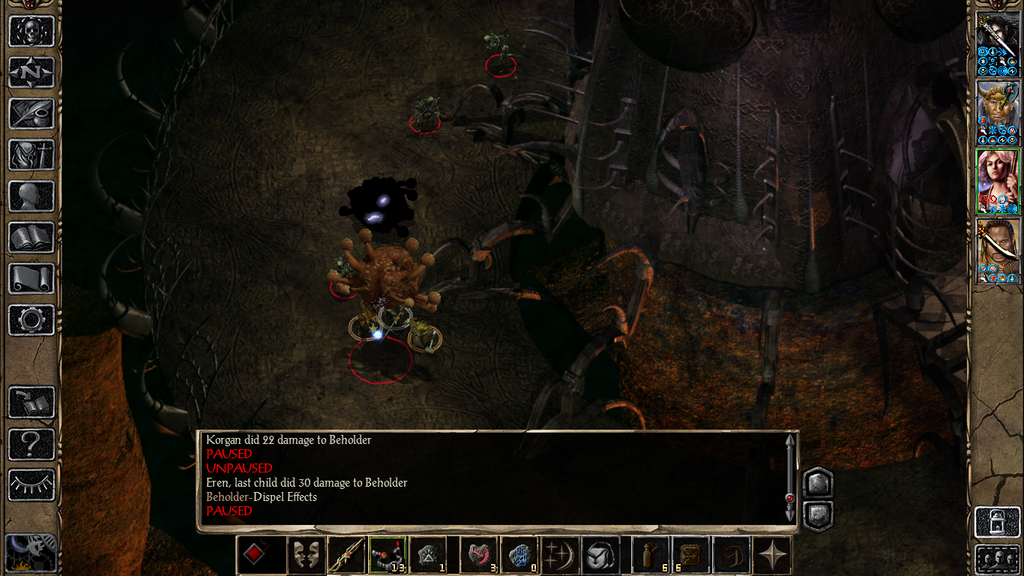
Task: Open the inventory screen button
Action: point(31,155)
